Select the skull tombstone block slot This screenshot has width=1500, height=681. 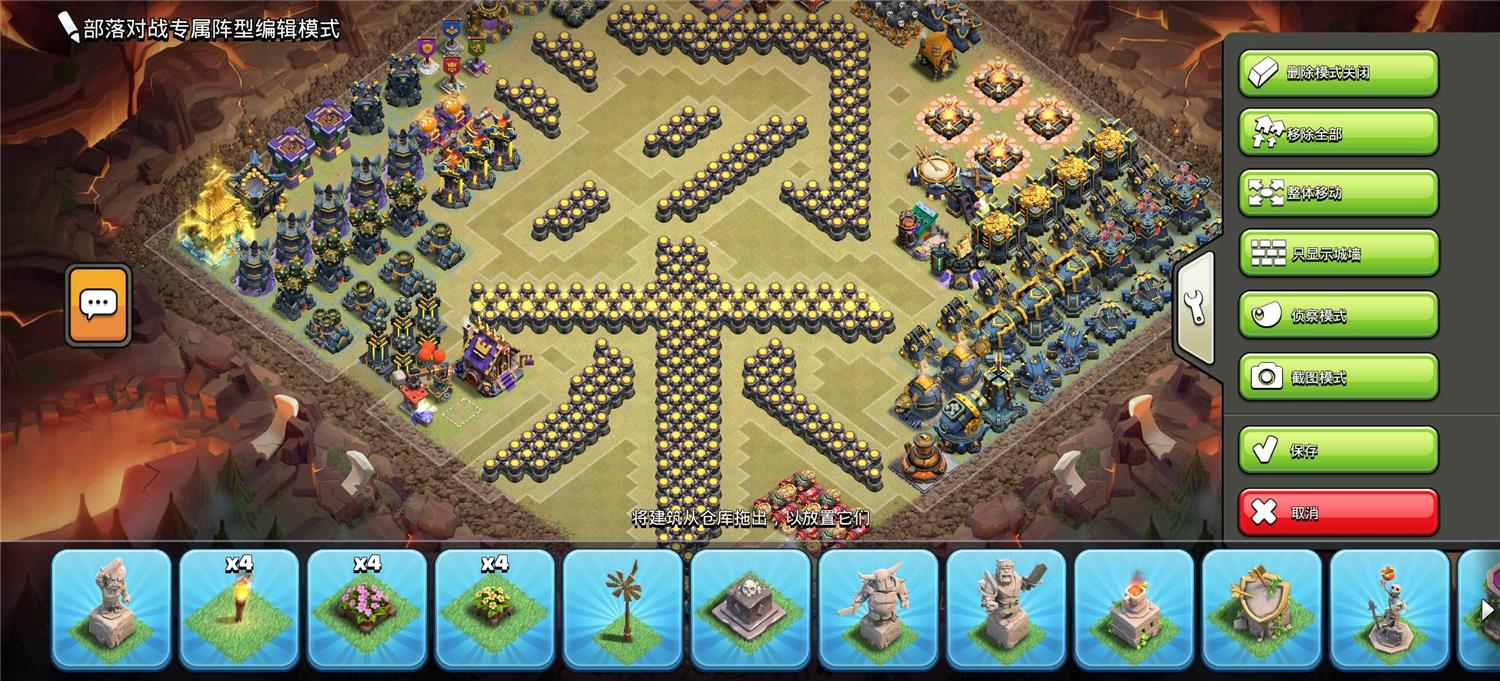click(751, 609)
